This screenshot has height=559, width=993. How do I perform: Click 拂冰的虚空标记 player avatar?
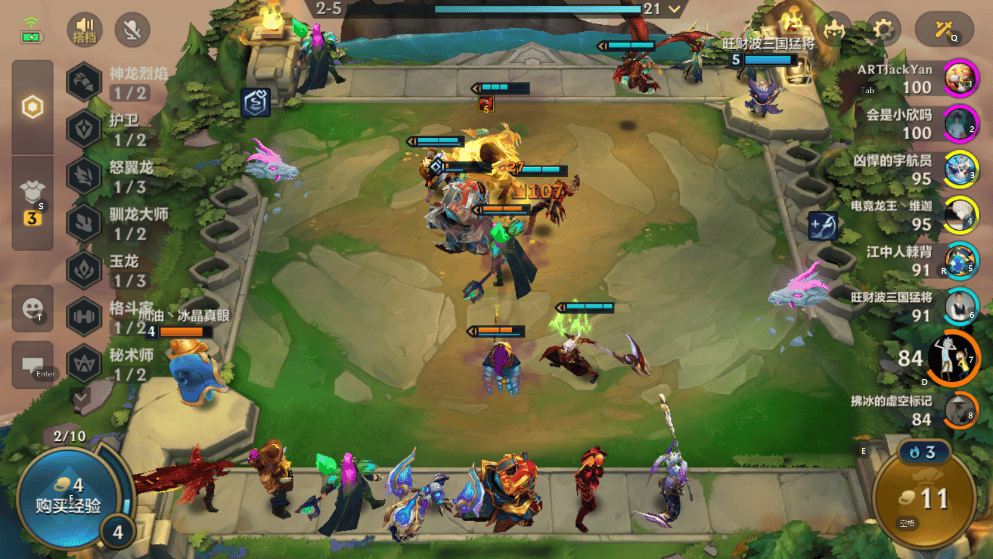(960, 410)
